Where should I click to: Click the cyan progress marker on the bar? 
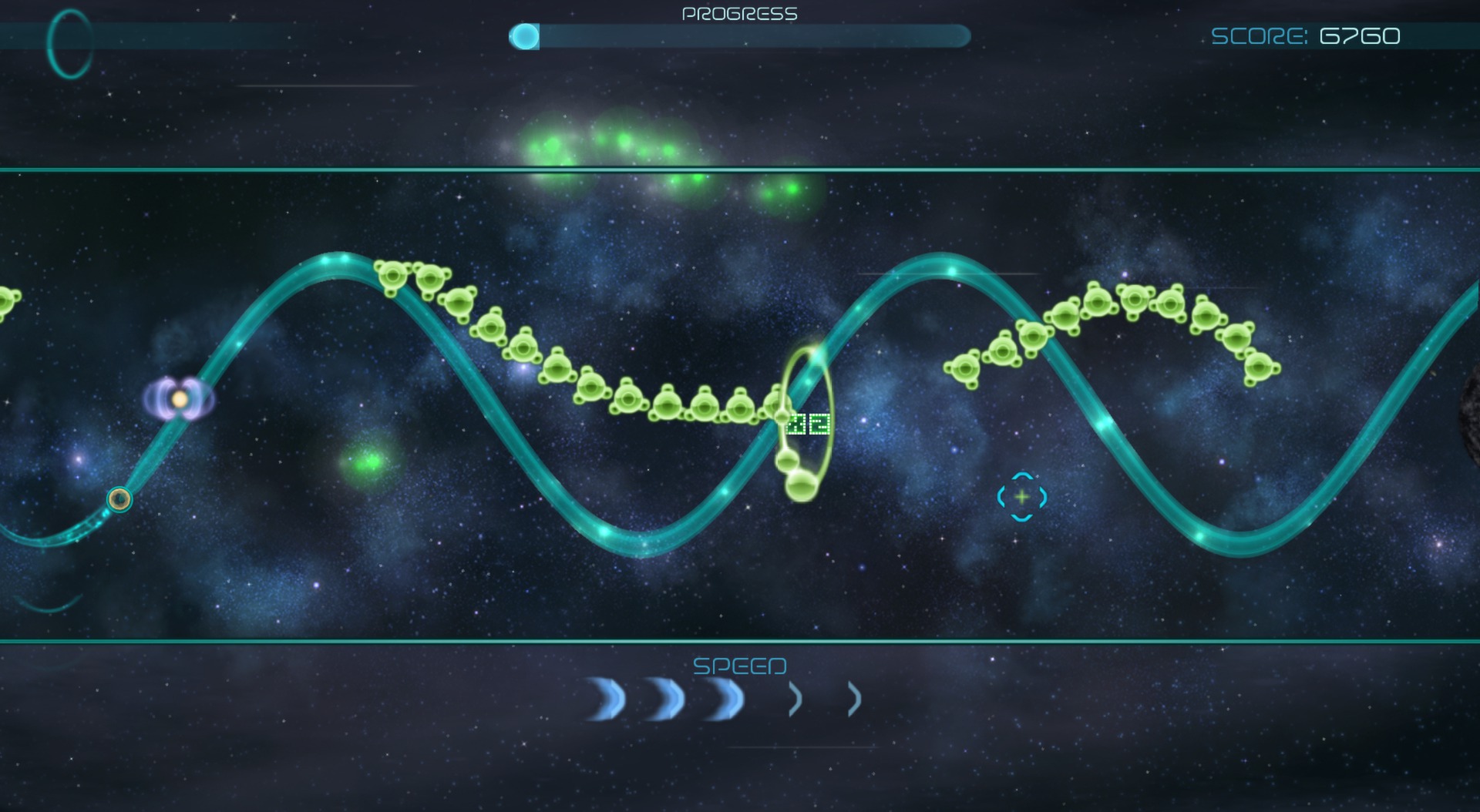[526, 35]
